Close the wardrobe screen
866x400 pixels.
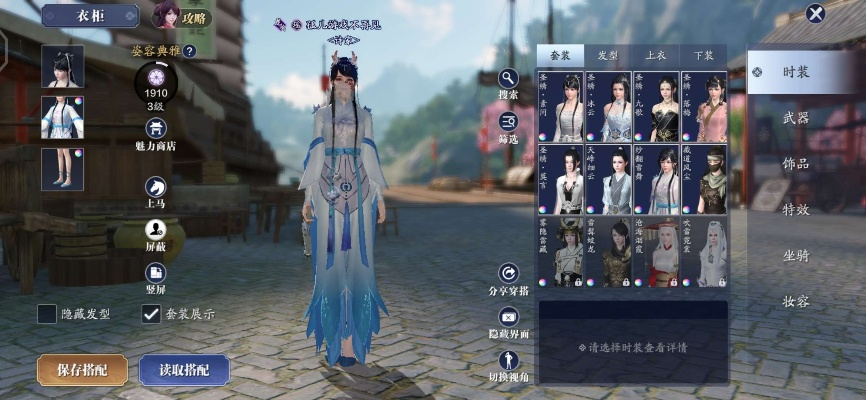coord(816,13)
